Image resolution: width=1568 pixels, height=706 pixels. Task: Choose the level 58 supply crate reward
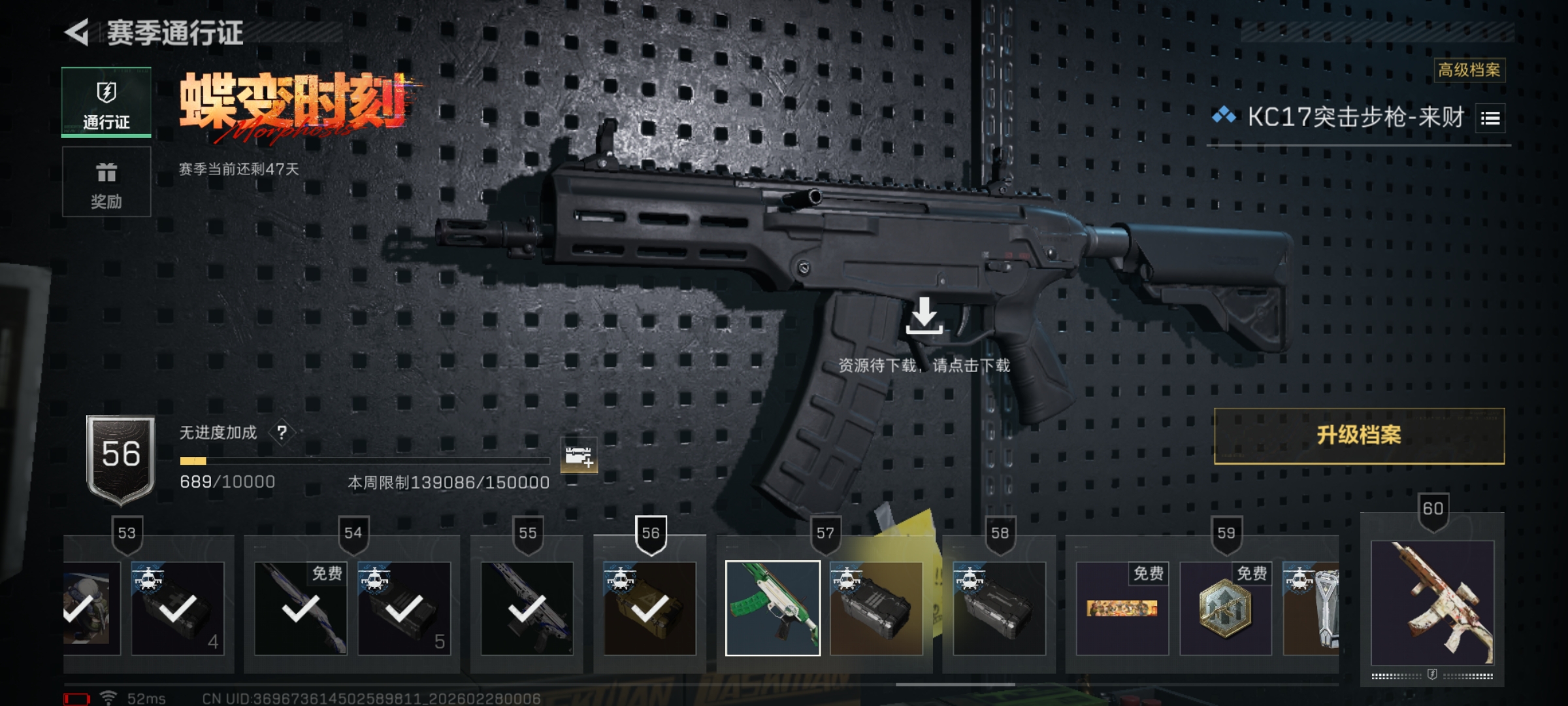999,608
